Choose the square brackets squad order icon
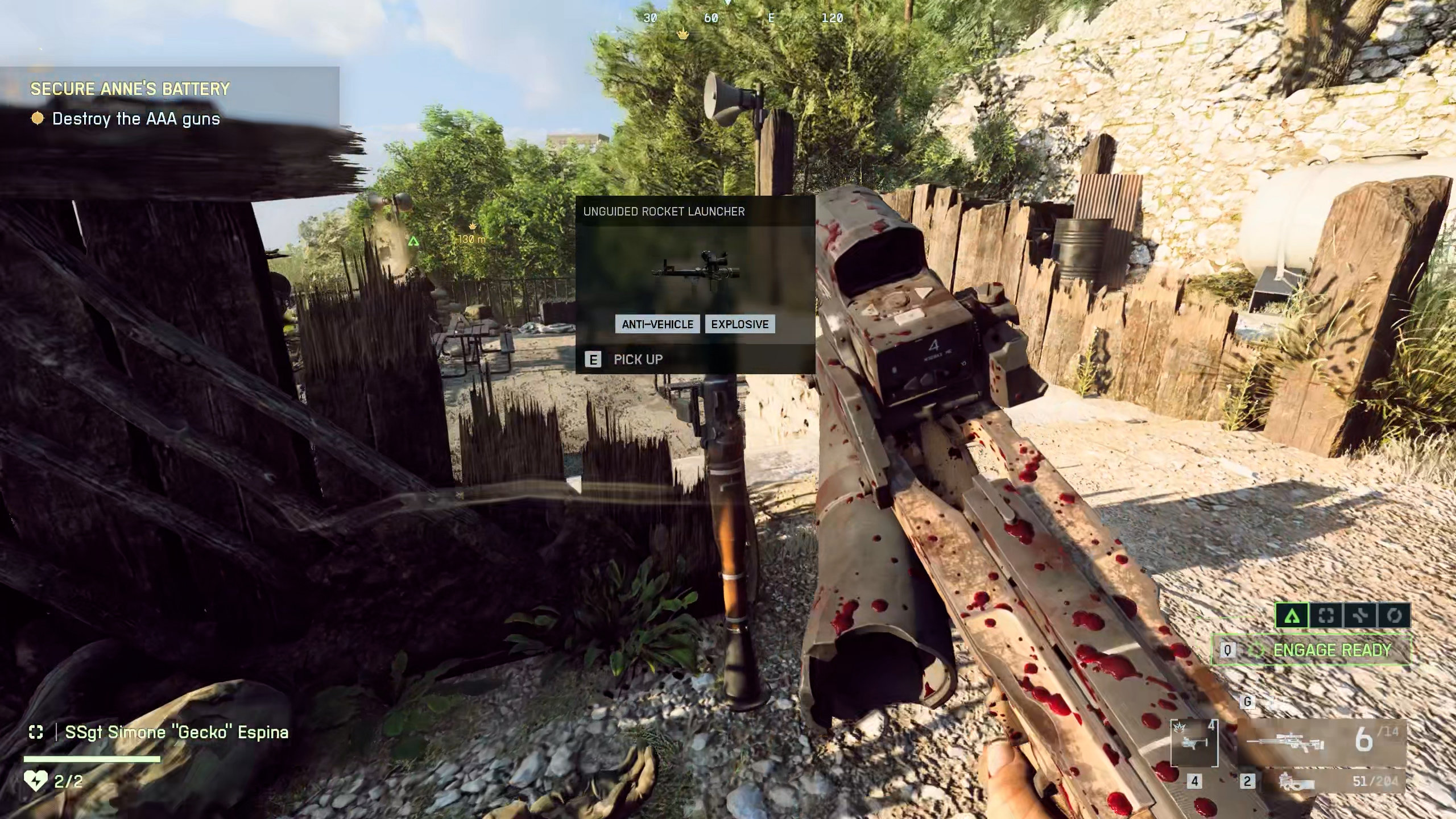1456x819 pixels. click(1326, 615)
